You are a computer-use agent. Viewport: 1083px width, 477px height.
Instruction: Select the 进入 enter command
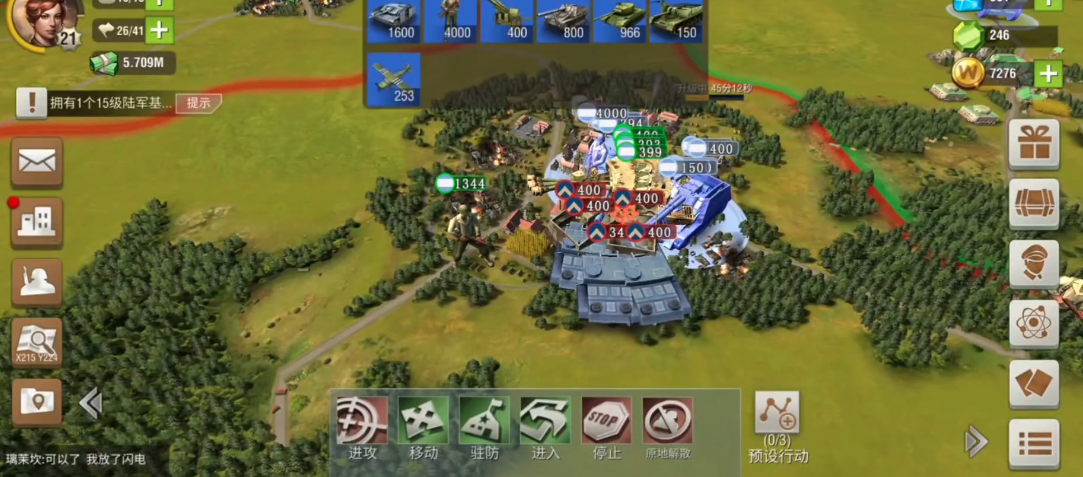click(x=545, y=428)
